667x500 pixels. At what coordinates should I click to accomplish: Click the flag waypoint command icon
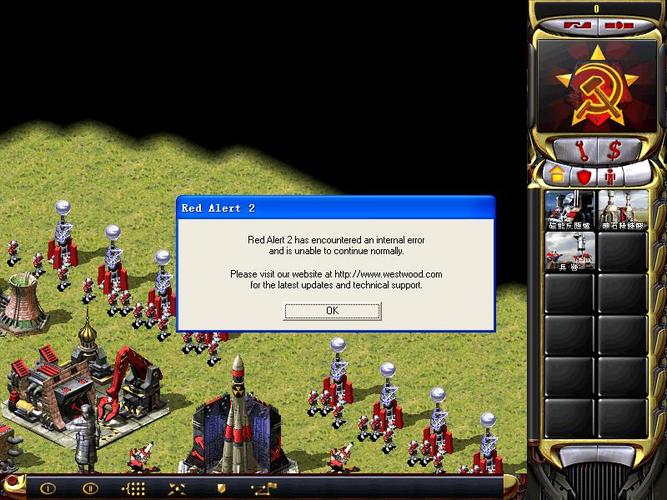pos(264,489)
